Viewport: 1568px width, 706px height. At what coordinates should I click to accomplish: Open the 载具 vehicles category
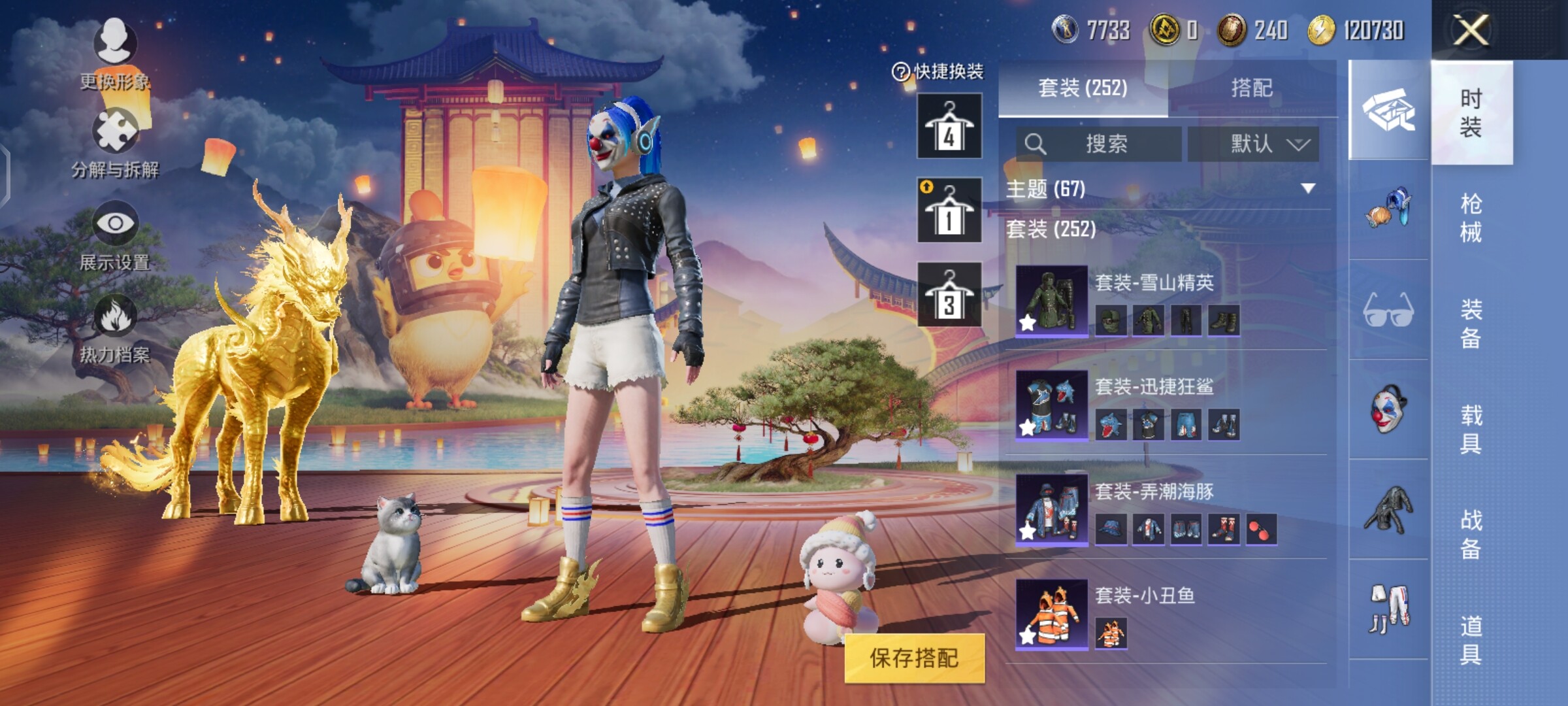coord(1471,429)
